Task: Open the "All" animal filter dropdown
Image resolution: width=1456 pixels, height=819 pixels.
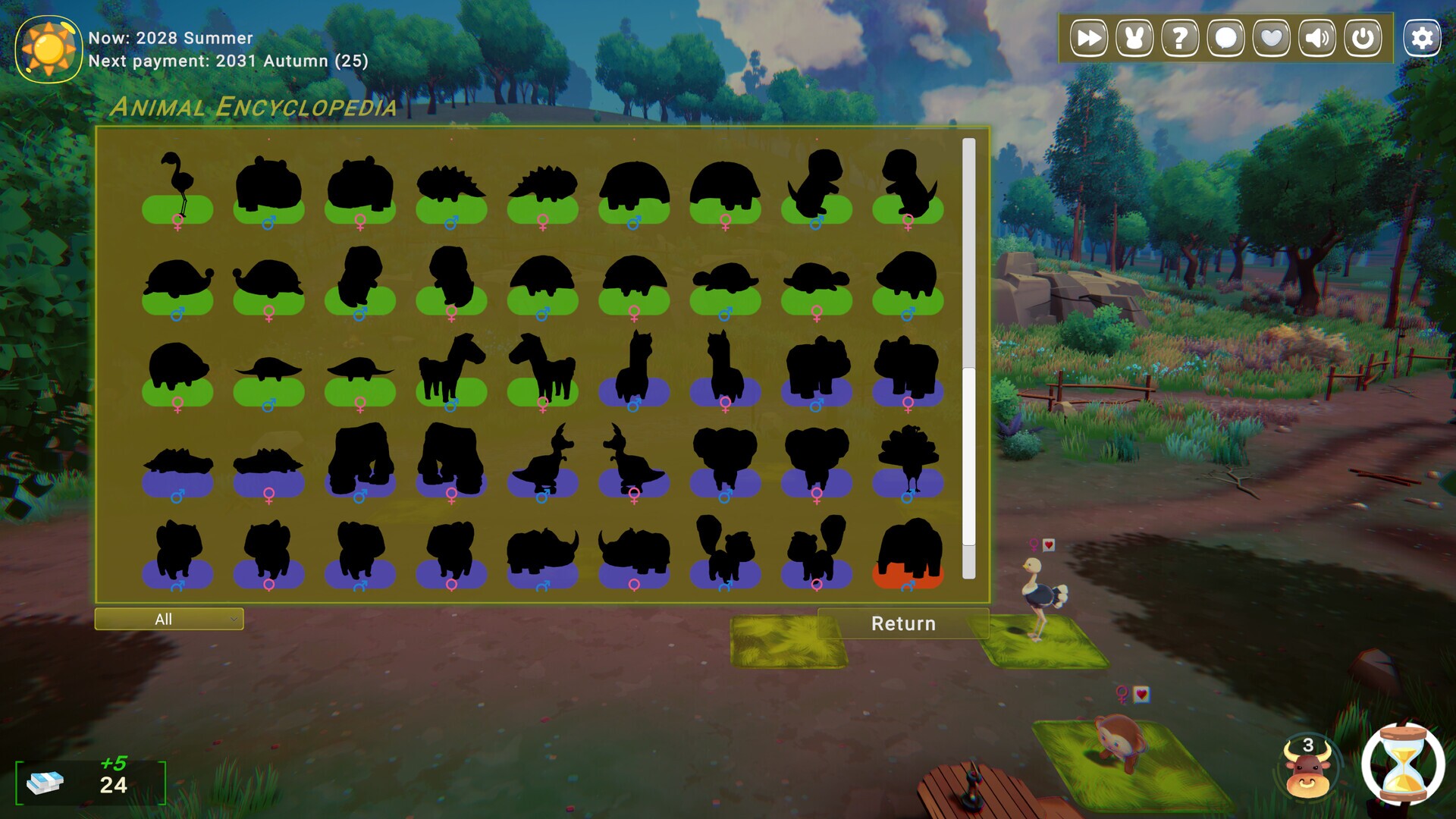Action: pos(168,620)
